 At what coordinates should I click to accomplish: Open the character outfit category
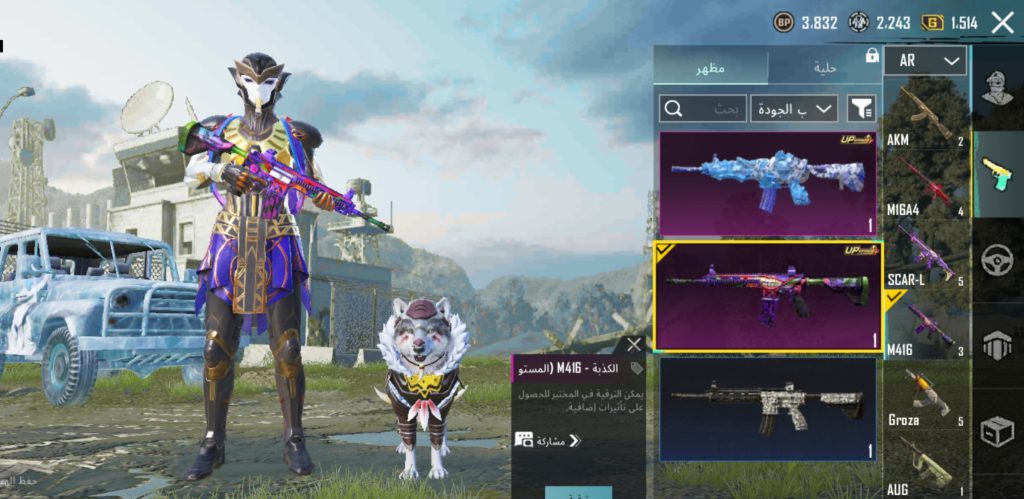(997, 88)
